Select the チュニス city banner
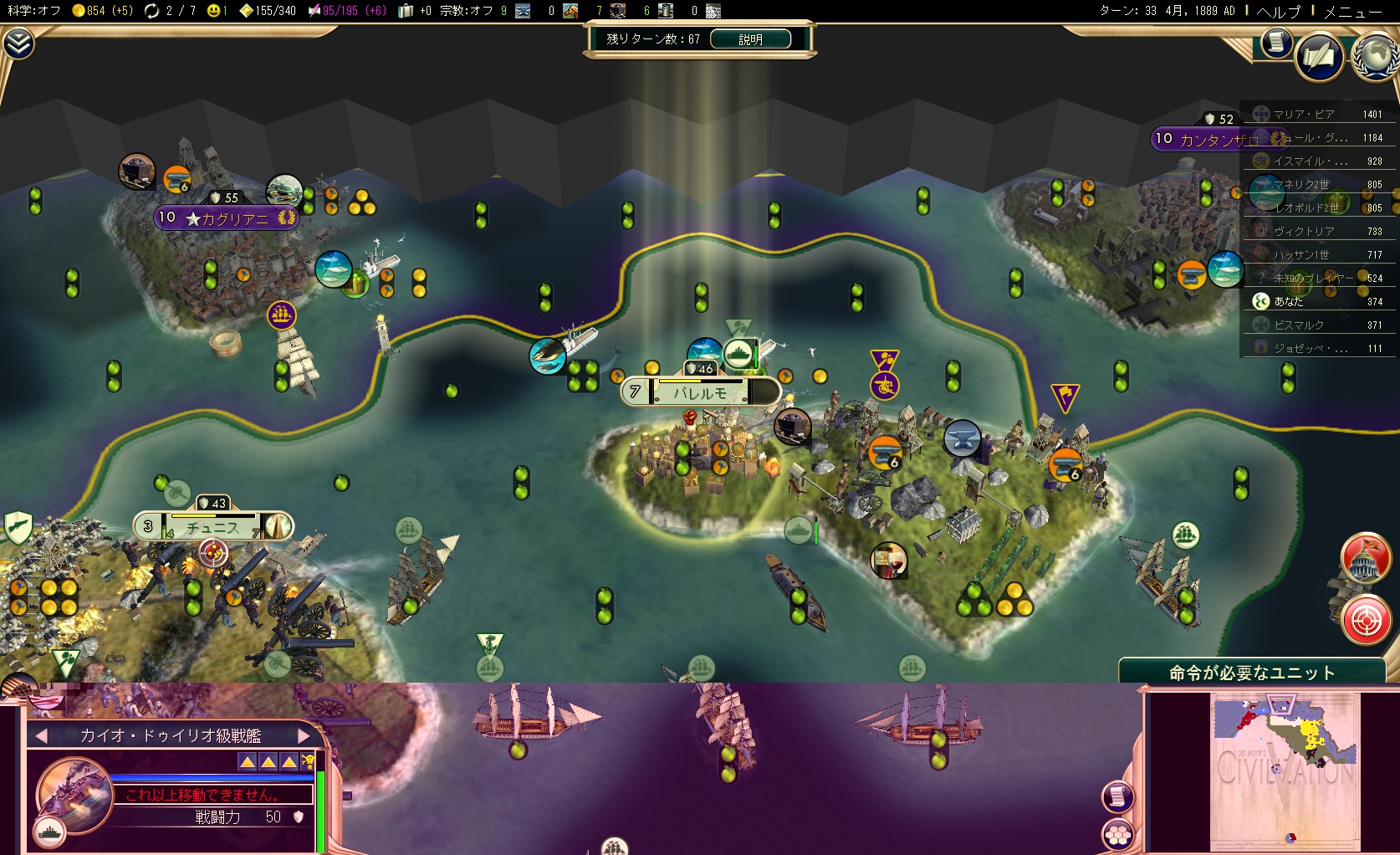1400x855 pixels. [x=212, y=527]
